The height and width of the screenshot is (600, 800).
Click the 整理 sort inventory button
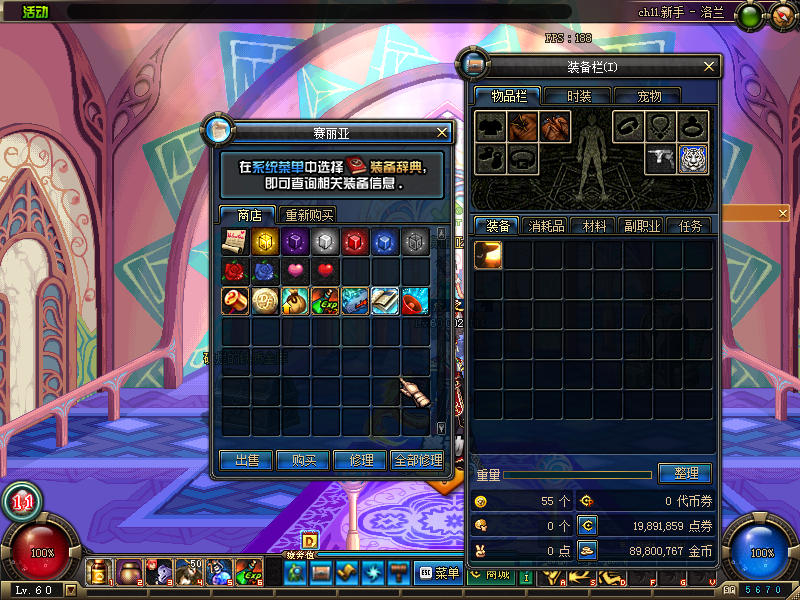685,473
